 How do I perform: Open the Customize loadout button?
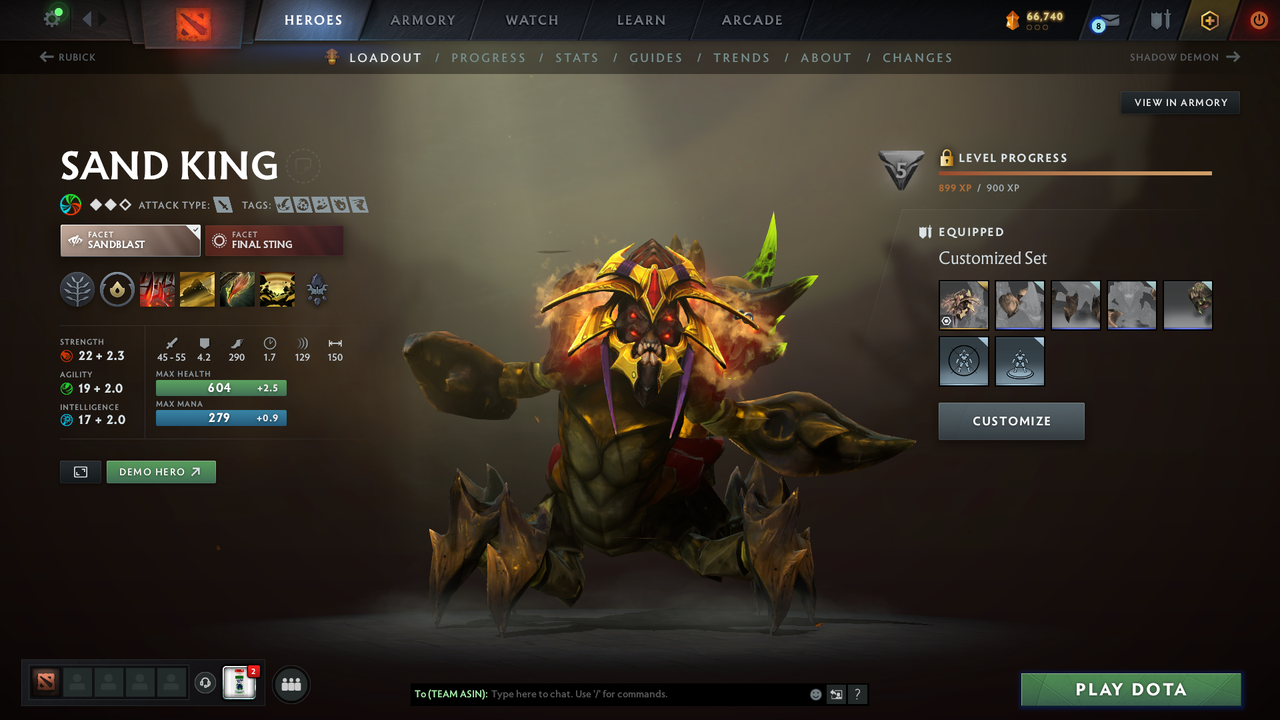tap(1011, 421)
